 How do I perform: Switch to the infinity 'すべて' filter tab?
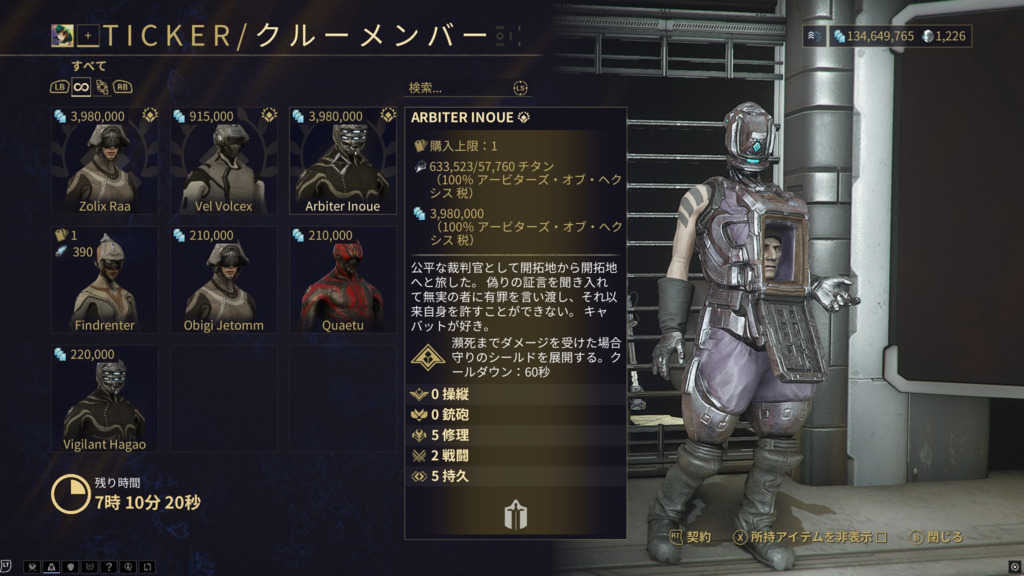click(81, 87)
